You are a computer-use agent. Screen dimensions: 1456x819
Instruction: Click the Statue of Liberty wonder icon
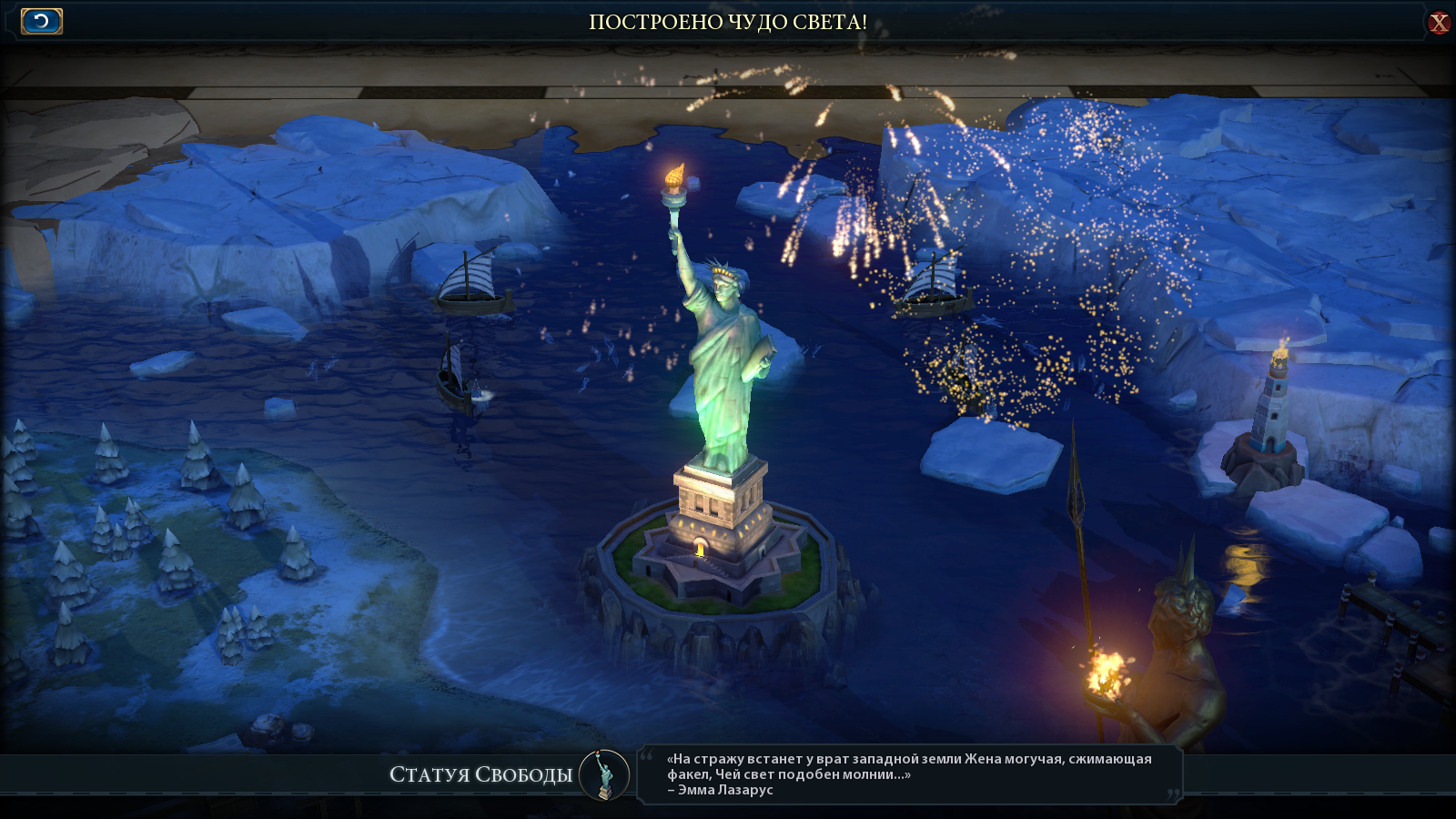click(x=603, y=775)
